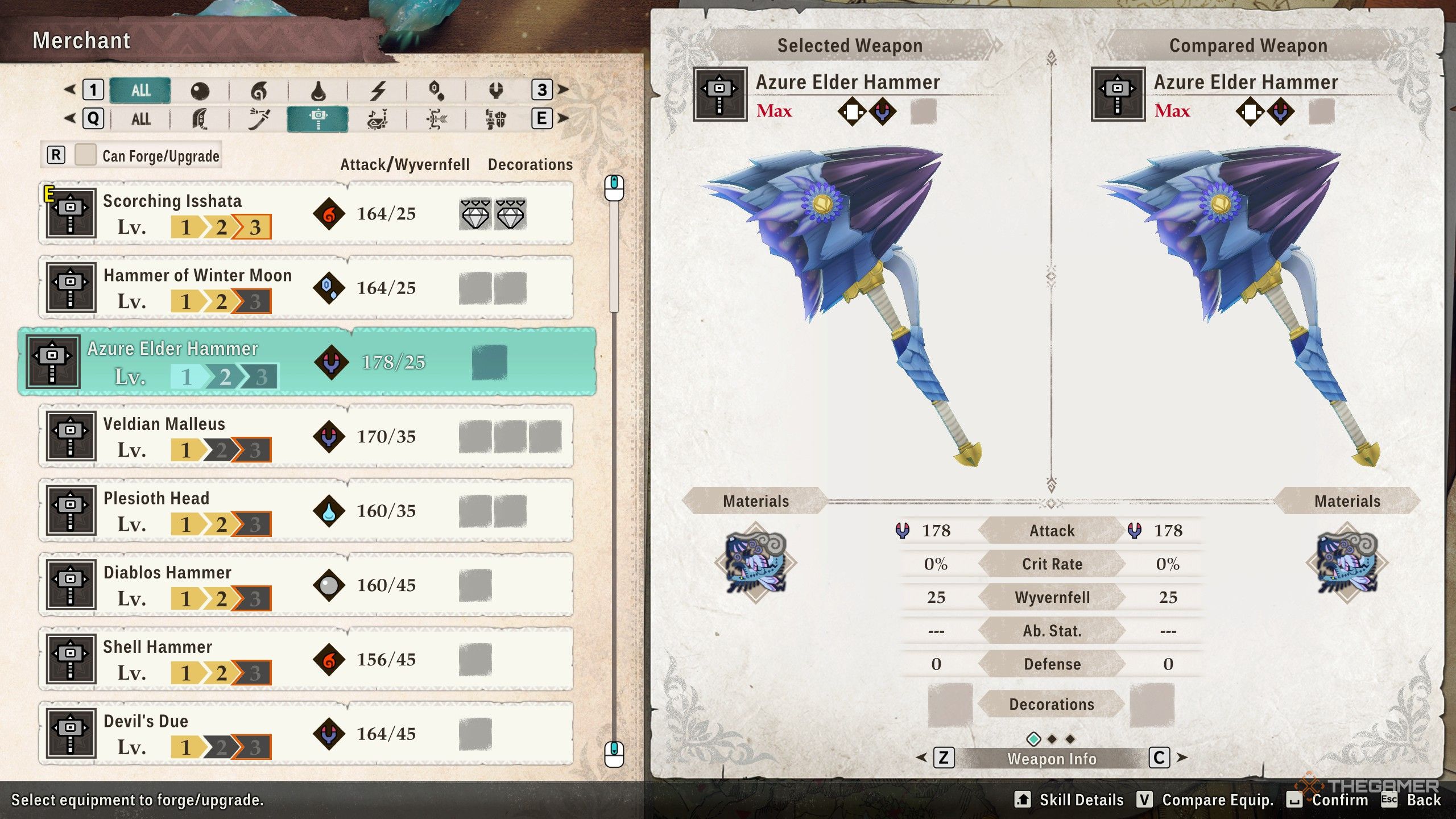Filter by the water drop element tab
The image size is (1456, 819).
point(318,90)
